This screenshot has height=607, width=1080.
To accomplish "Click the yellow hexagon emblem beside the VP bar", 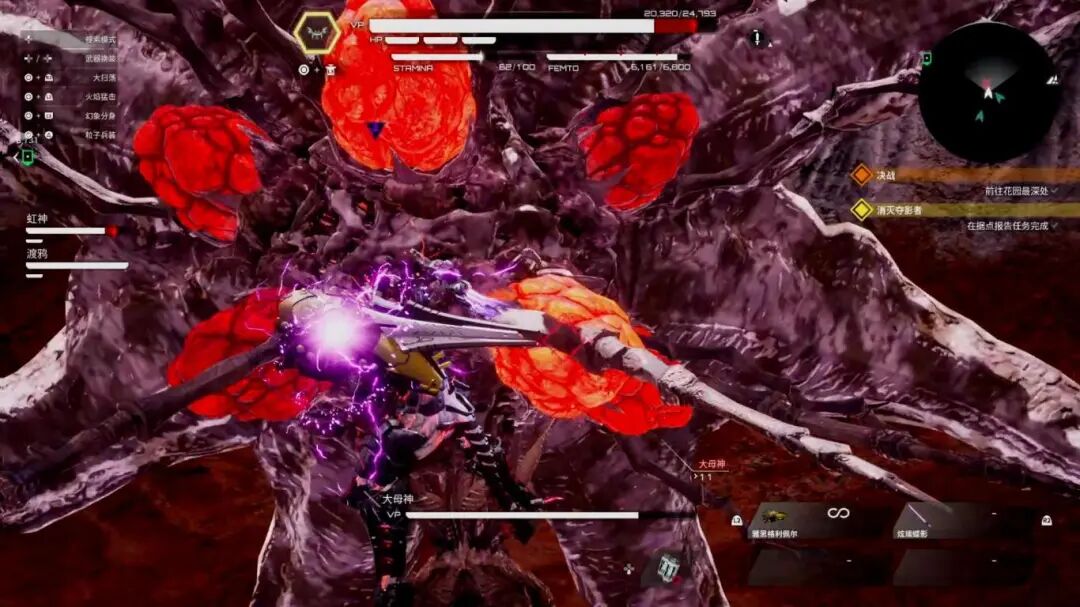I will coord(316,35).
